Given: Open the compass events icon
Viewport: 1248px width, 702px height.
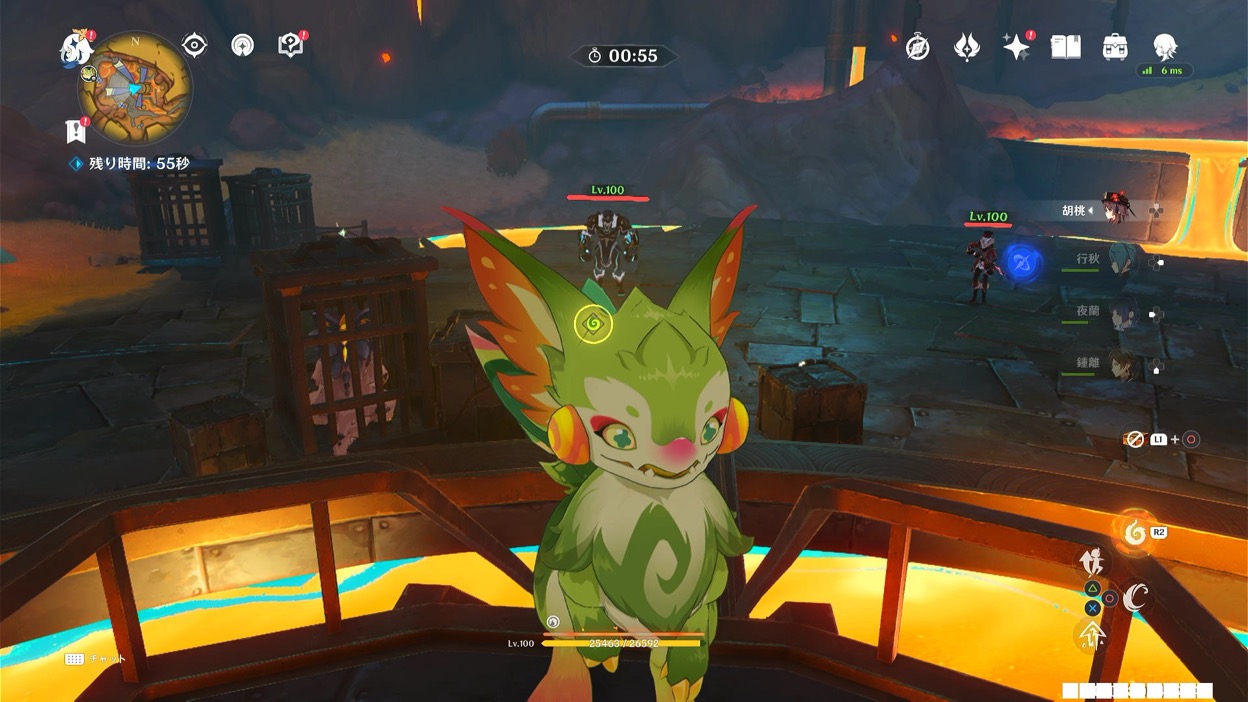Looking at the screenshot, I should tap(917, 47).
